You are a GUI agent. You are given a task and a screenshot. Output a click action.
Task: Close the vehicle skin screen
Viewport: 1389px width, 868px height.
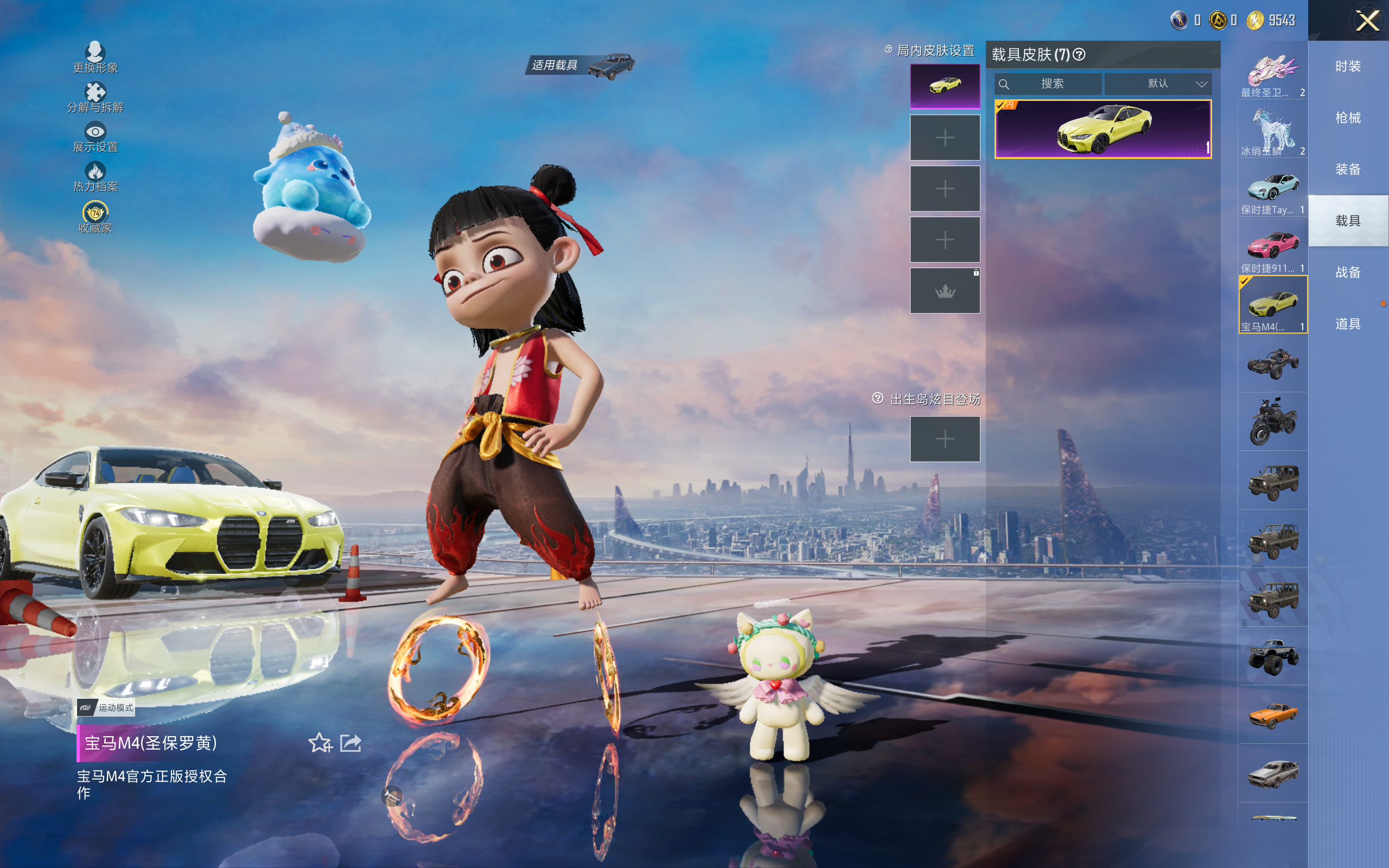tap(1367, 21)
